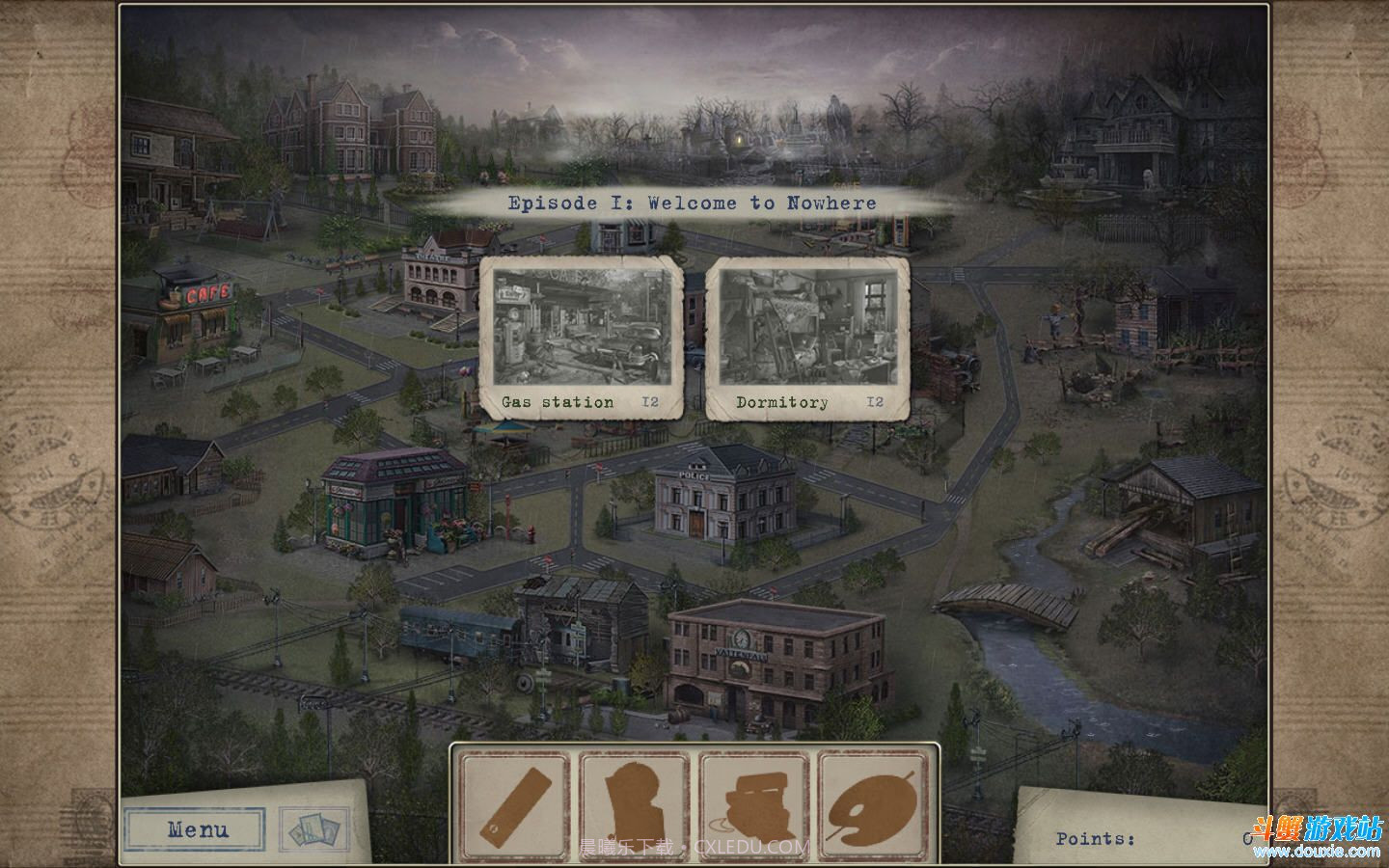Open the photo collection icon beside Menu
Viewport: 1389px width, 868px height.
click(313, 829)
